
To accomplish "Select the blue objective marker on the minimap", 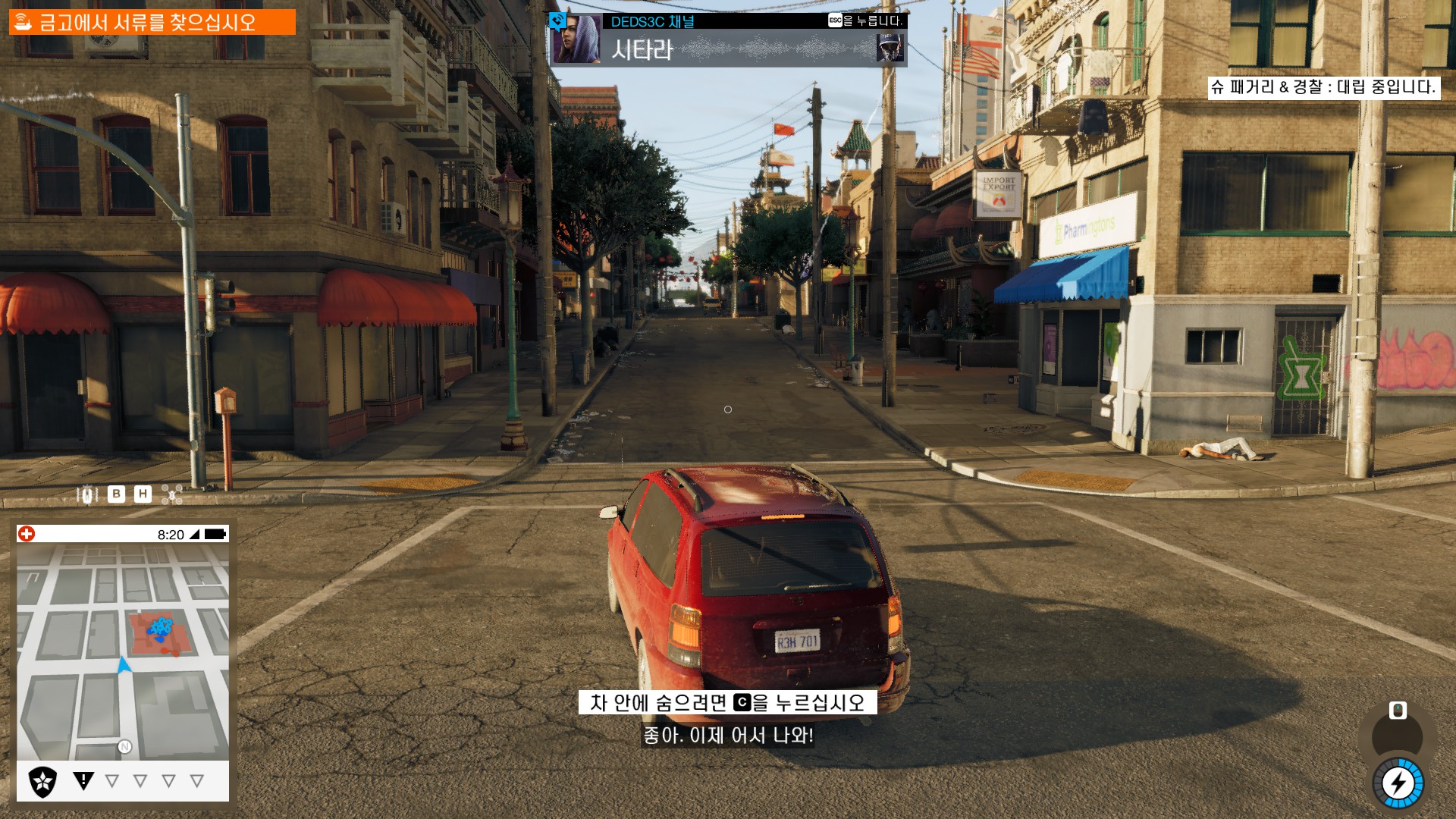I will [x=160, y=629].
